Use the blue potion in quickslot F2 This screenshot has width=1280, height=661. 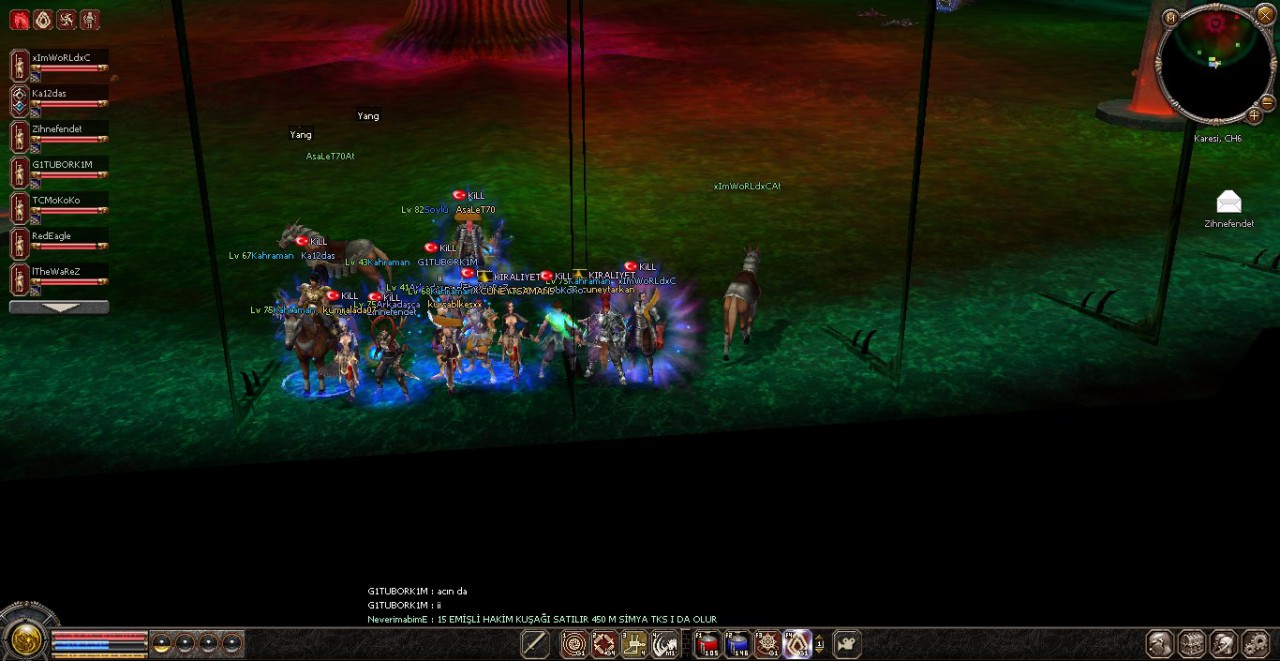coord(738,645)
